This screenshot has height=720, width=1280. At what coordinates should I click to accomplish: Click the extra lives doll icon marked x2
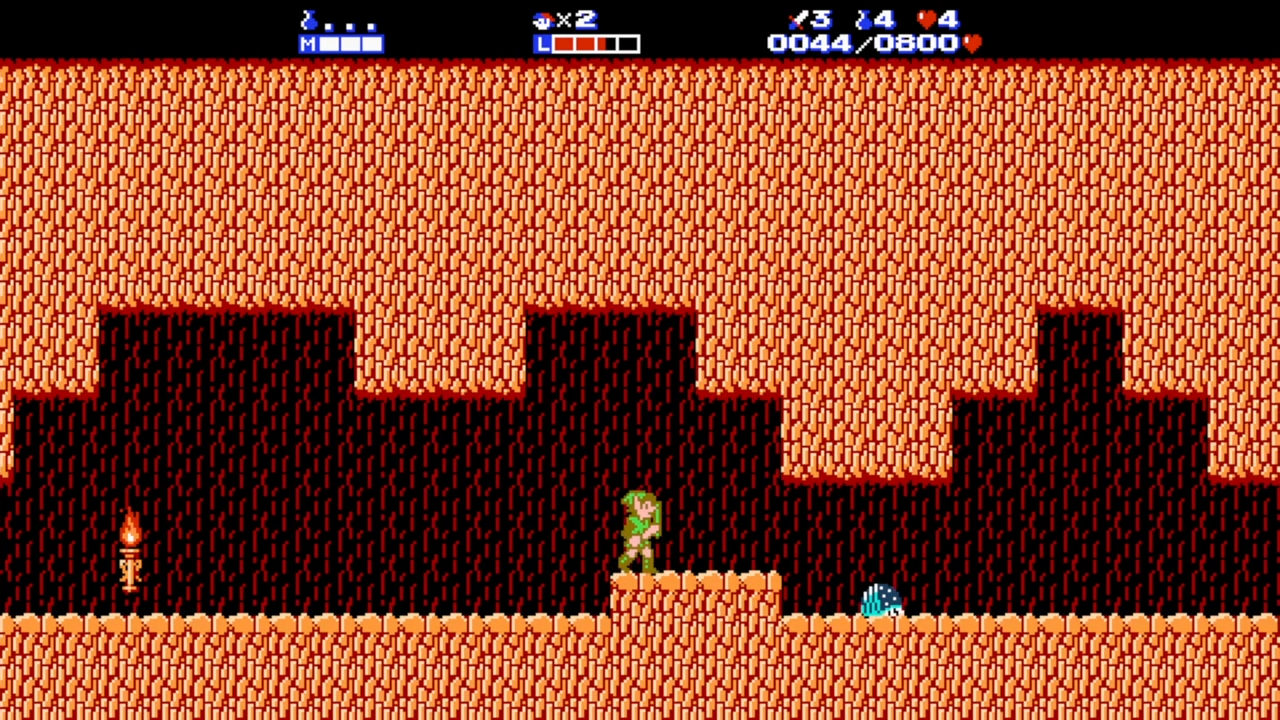tap(541, 19)
